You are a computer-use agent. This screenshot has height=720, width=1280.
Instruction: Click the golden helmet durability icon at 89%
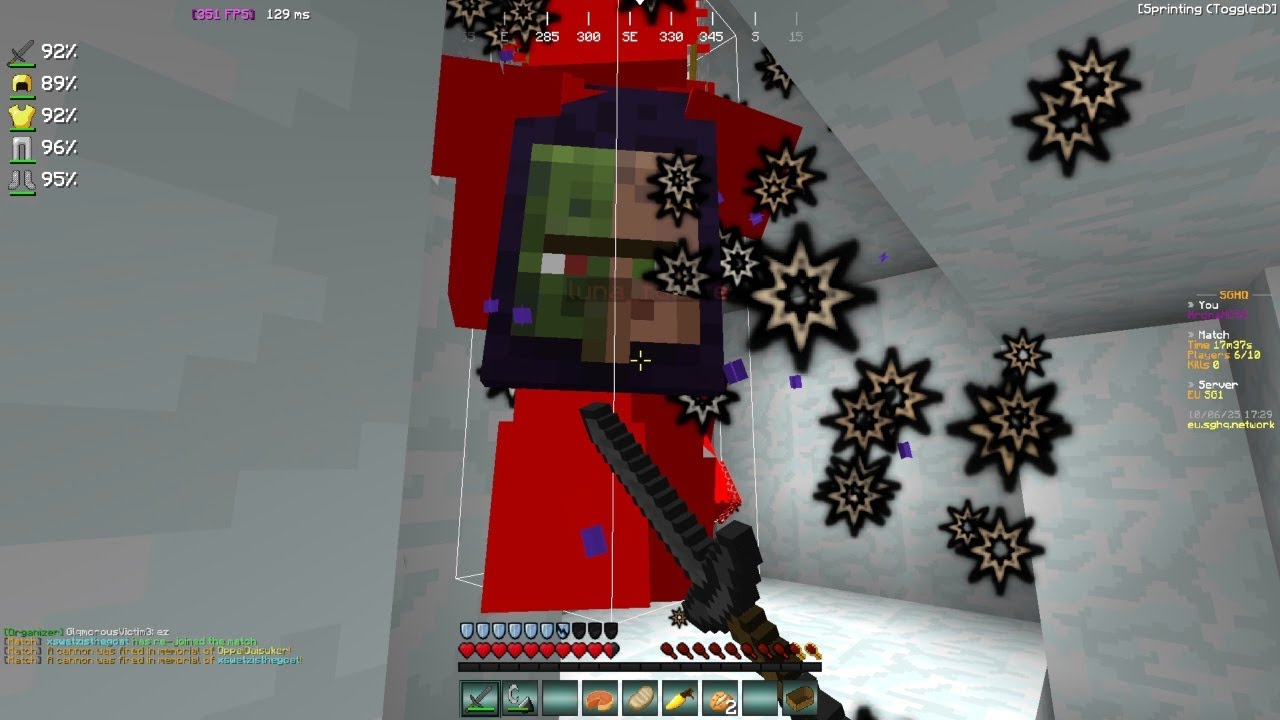pyautogui.click(x=22, y=81)
